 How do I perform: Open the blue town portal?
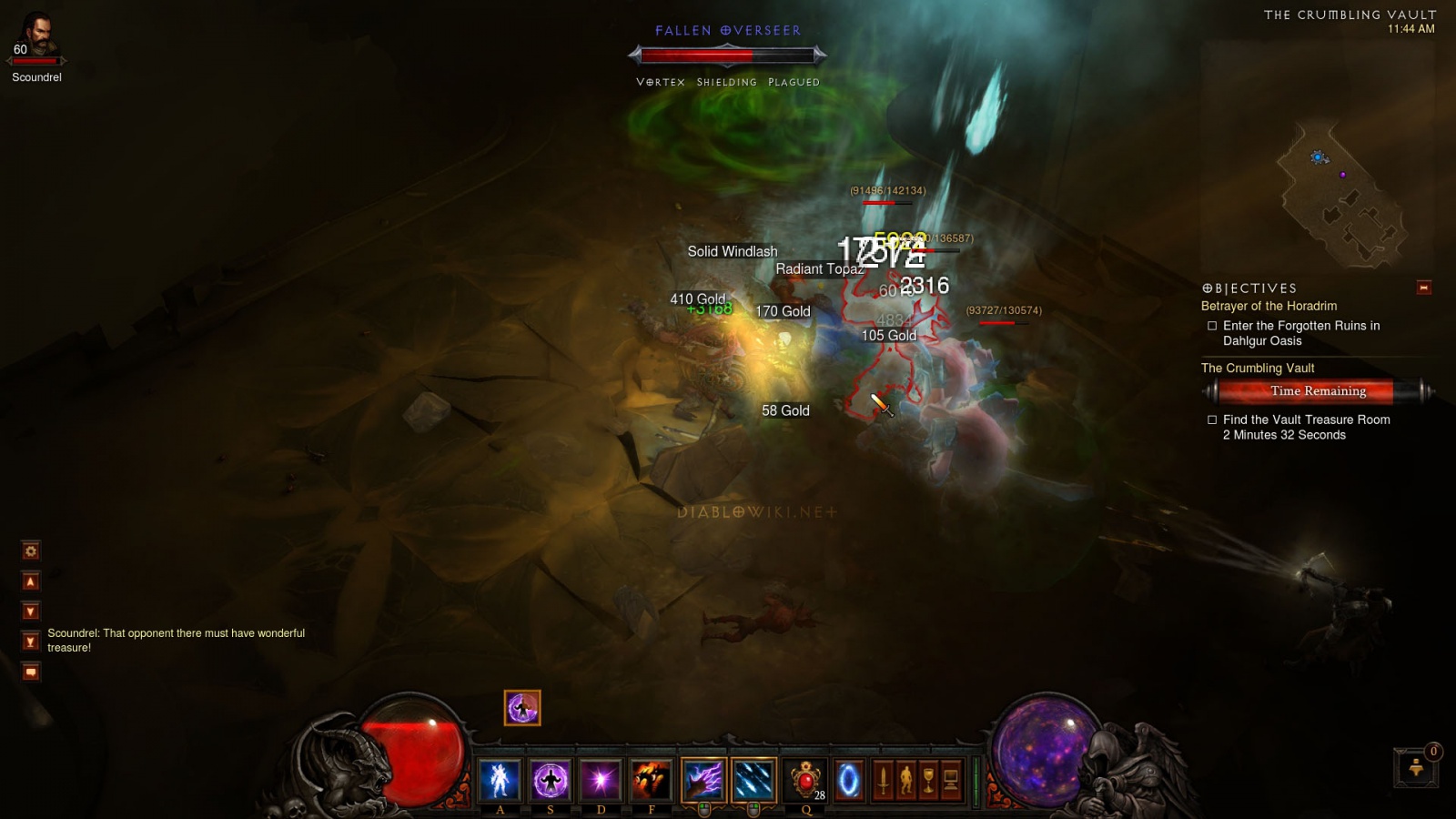tap(849, 780)
